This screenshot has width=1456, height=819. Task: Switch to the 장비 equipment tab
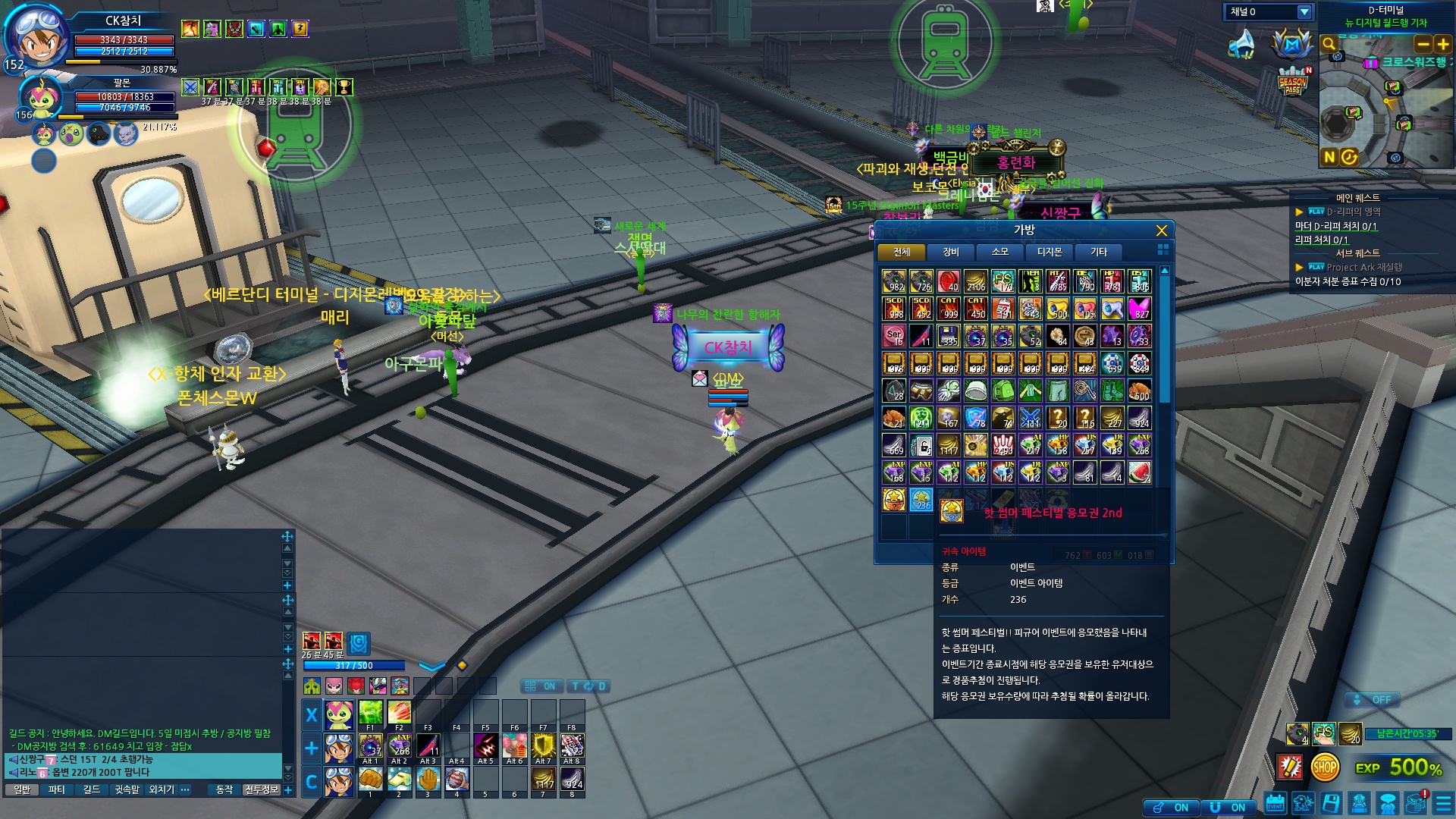pyautogui.click(x=950, y=252)
